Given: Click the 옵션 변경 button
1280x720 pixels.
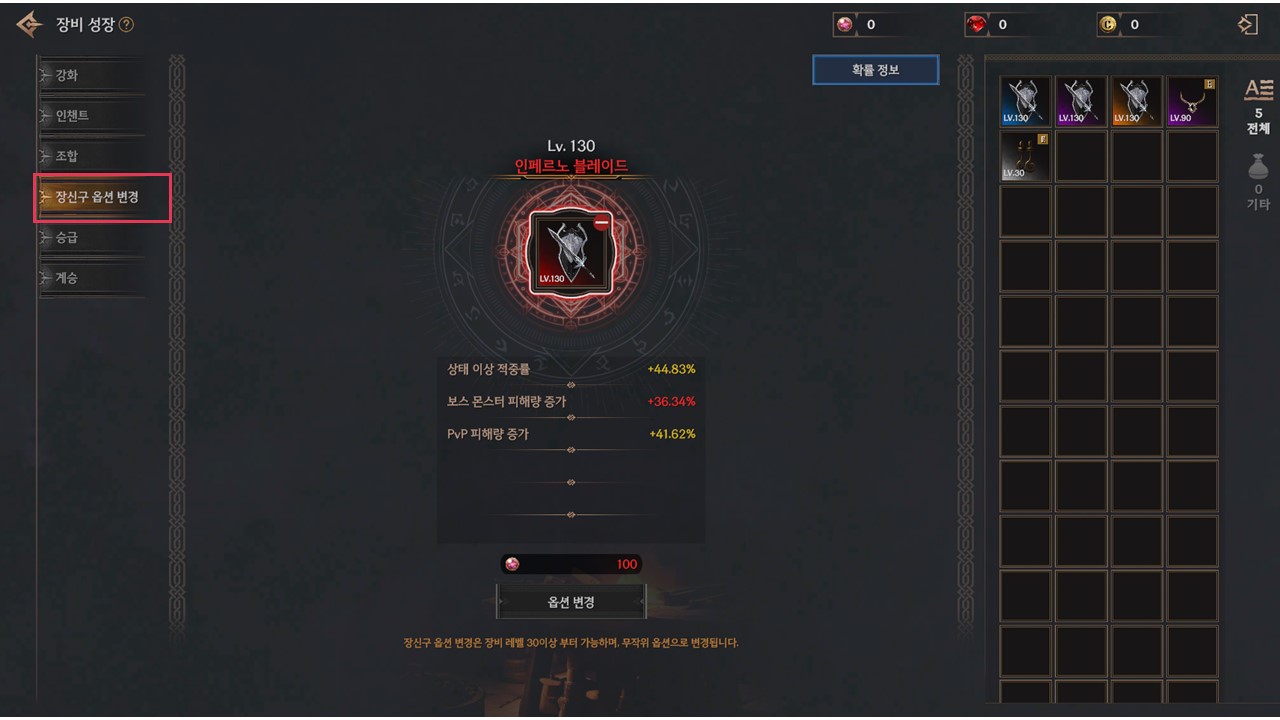Looking at the screenshot, I should coord(571,602).
